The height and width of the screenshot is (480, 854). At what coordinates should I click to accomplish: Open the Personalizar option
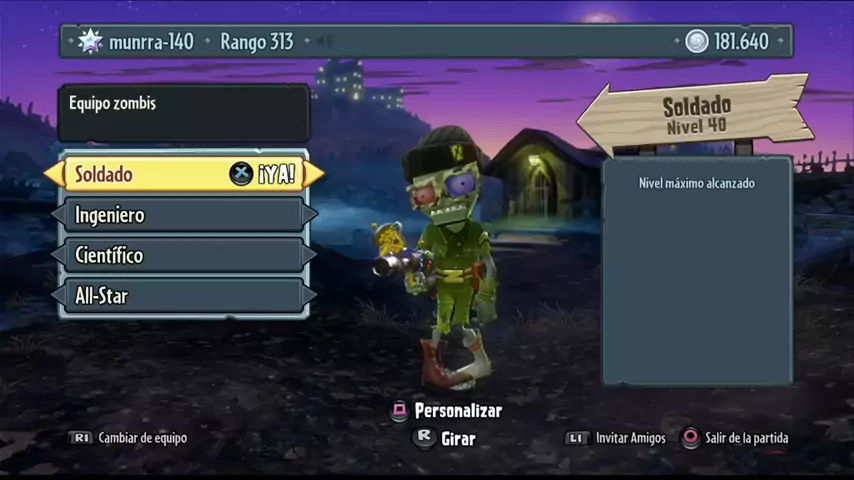[447, 411]
